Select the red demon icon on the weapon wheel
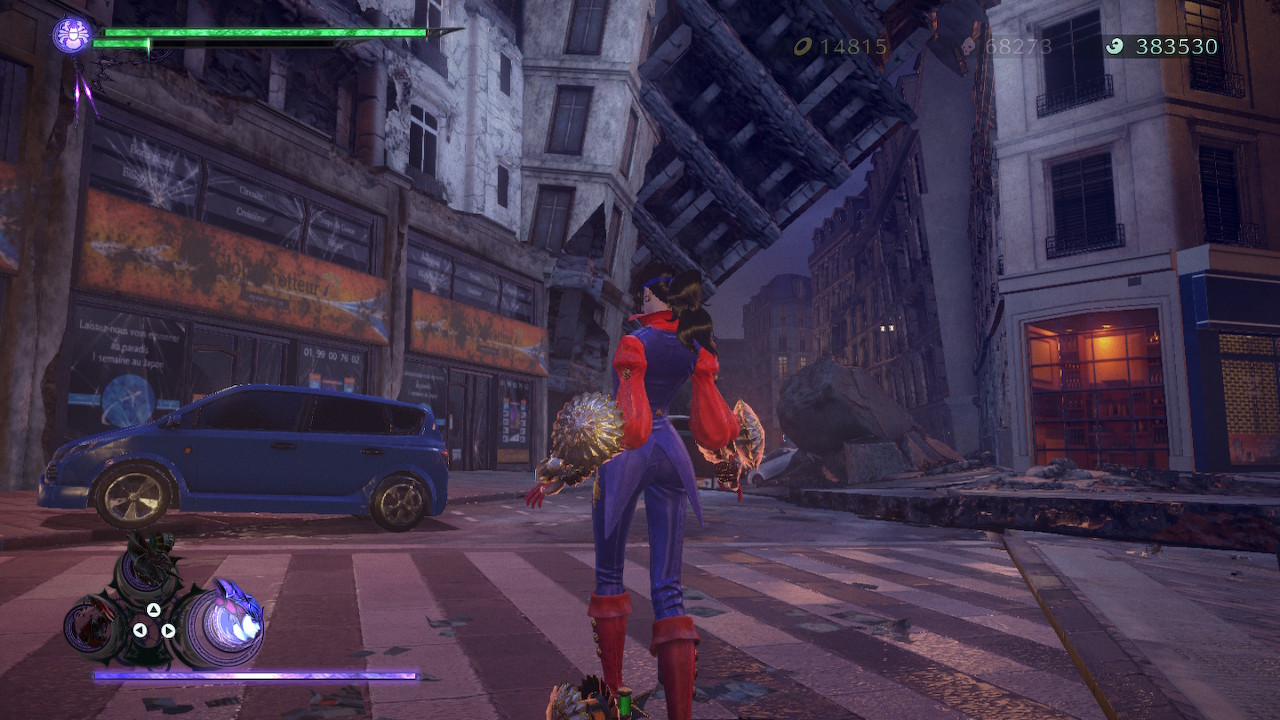Screen dimensions: 1280x720 pyautogui.click(x=92, y=623)
